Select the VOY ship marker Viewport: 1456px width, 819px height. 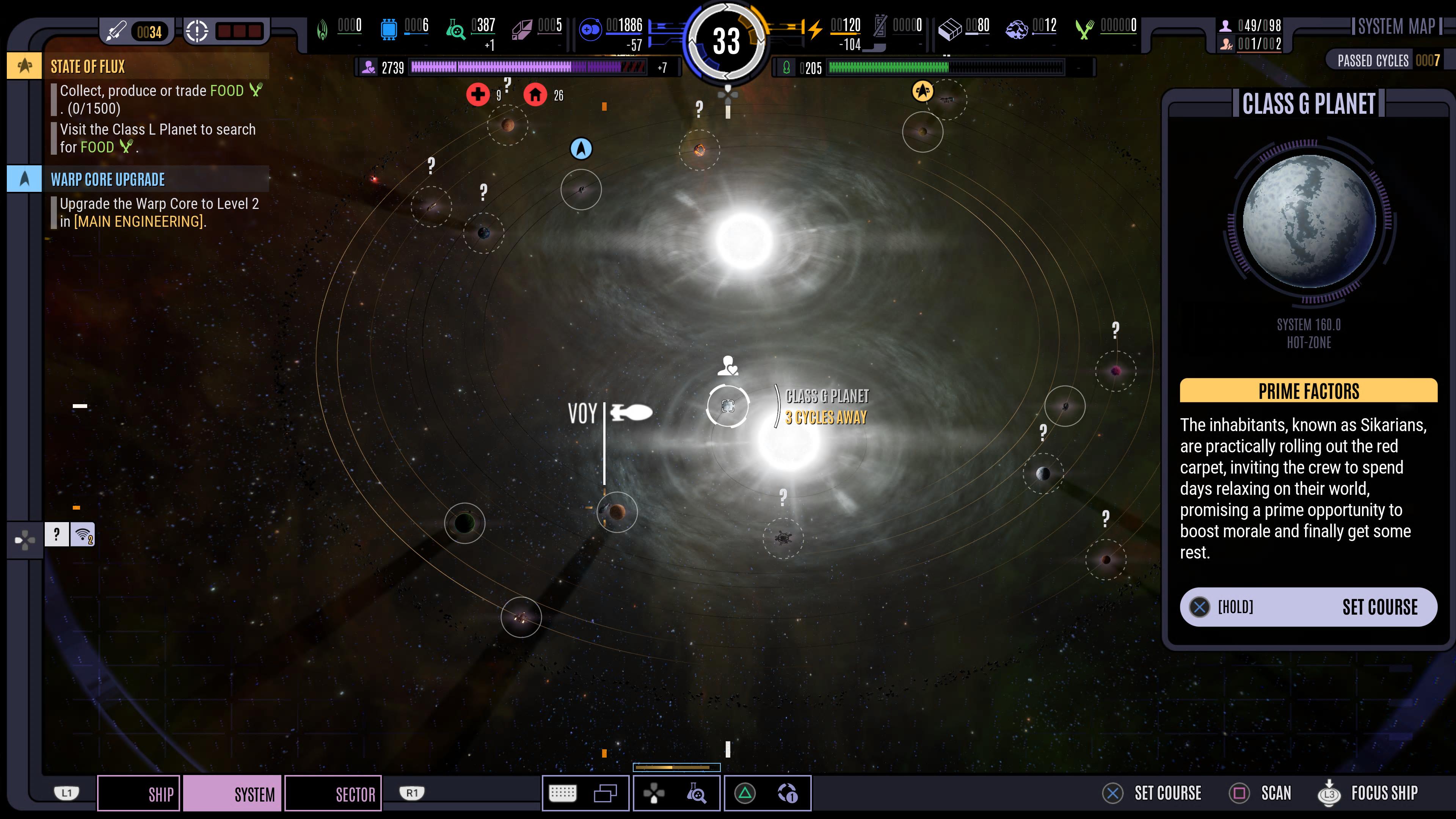point(631,413)
